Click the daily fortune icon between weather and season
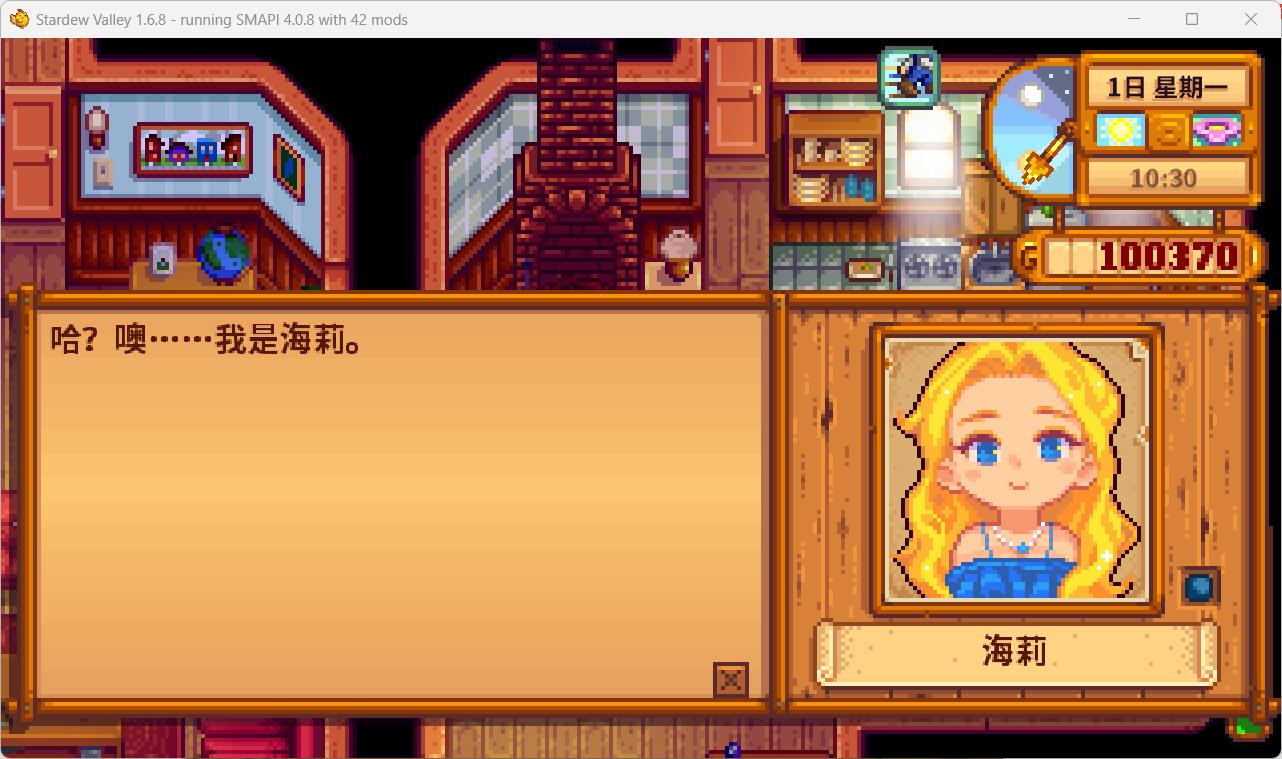This screenshot has width=1282, height=759. coord(1167,129)
